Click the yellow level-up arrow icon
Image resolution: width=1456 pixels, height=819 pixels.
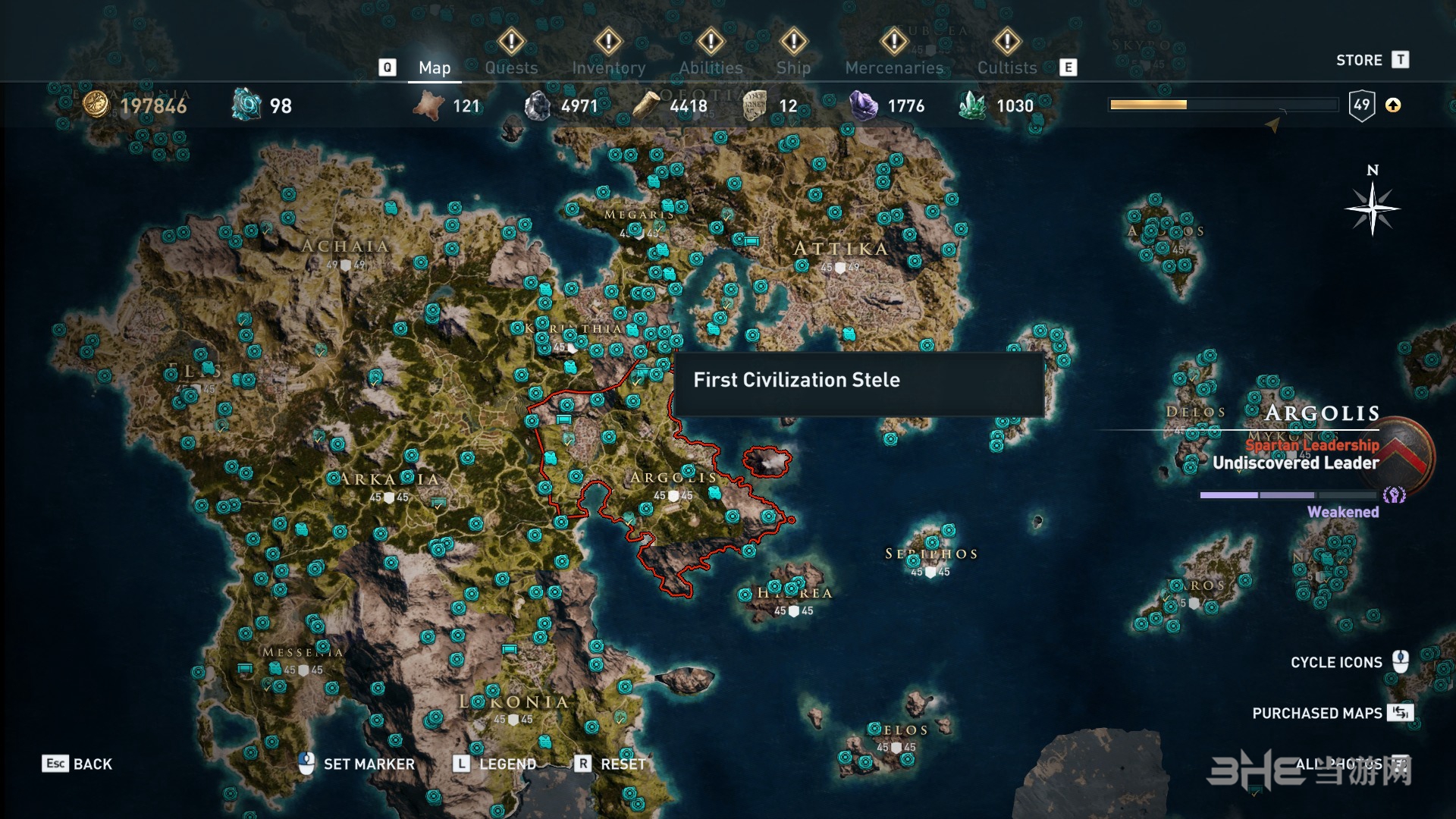coord(1393,105)
